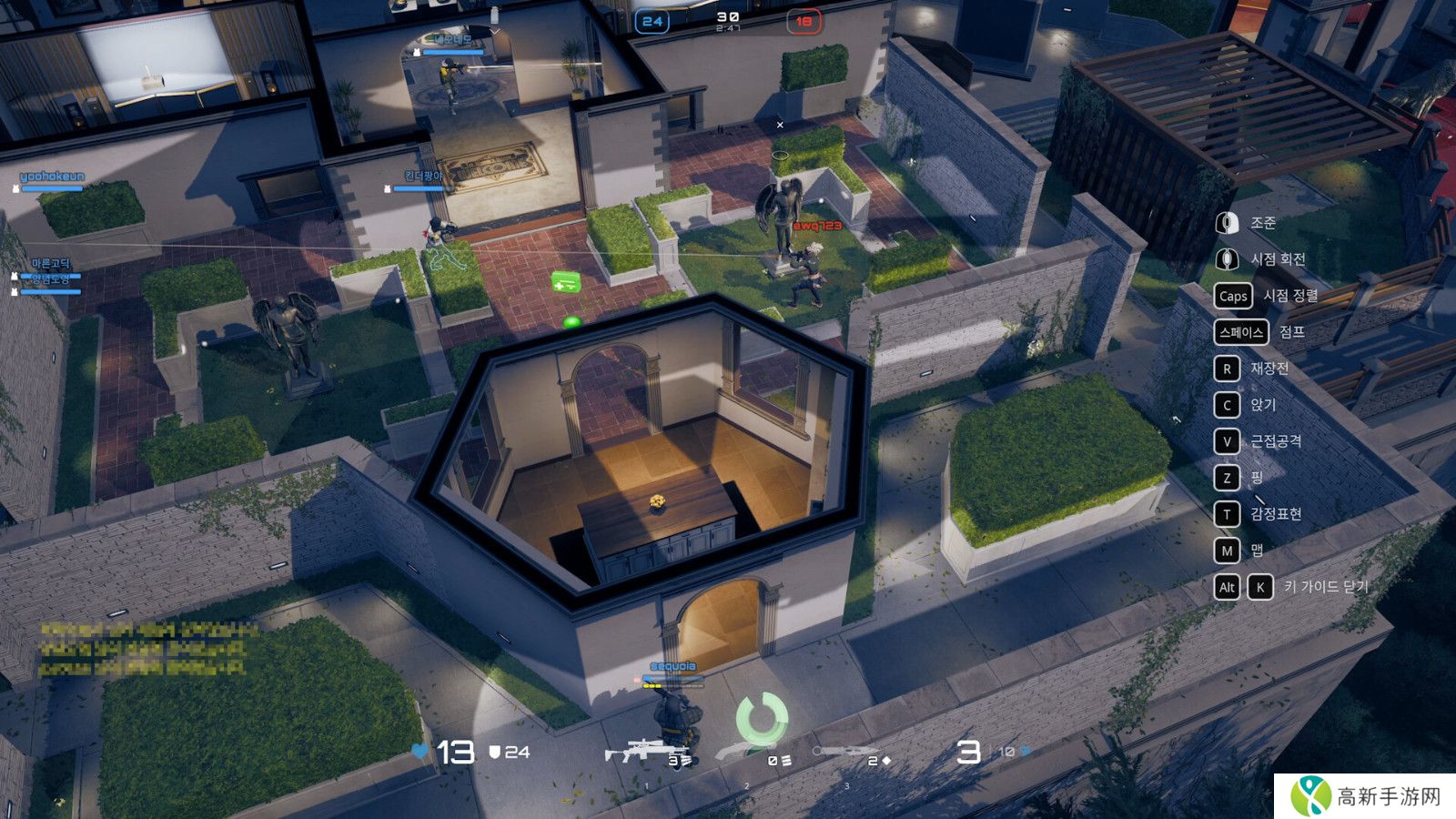This screenshot has height=819, width=1456.
Task: Switch to the sawed-off shotgun slot
Action: click(x=748, y=753)
